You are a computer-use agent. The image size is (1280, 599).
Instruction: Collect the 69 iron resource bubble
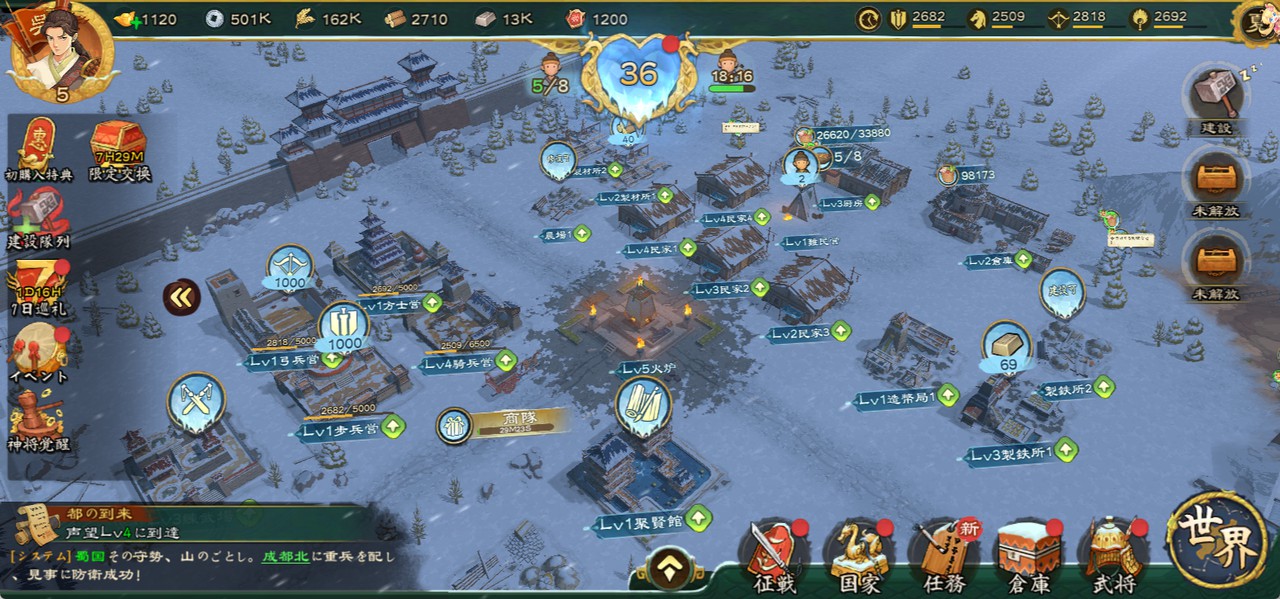(x=1006, y=346)
